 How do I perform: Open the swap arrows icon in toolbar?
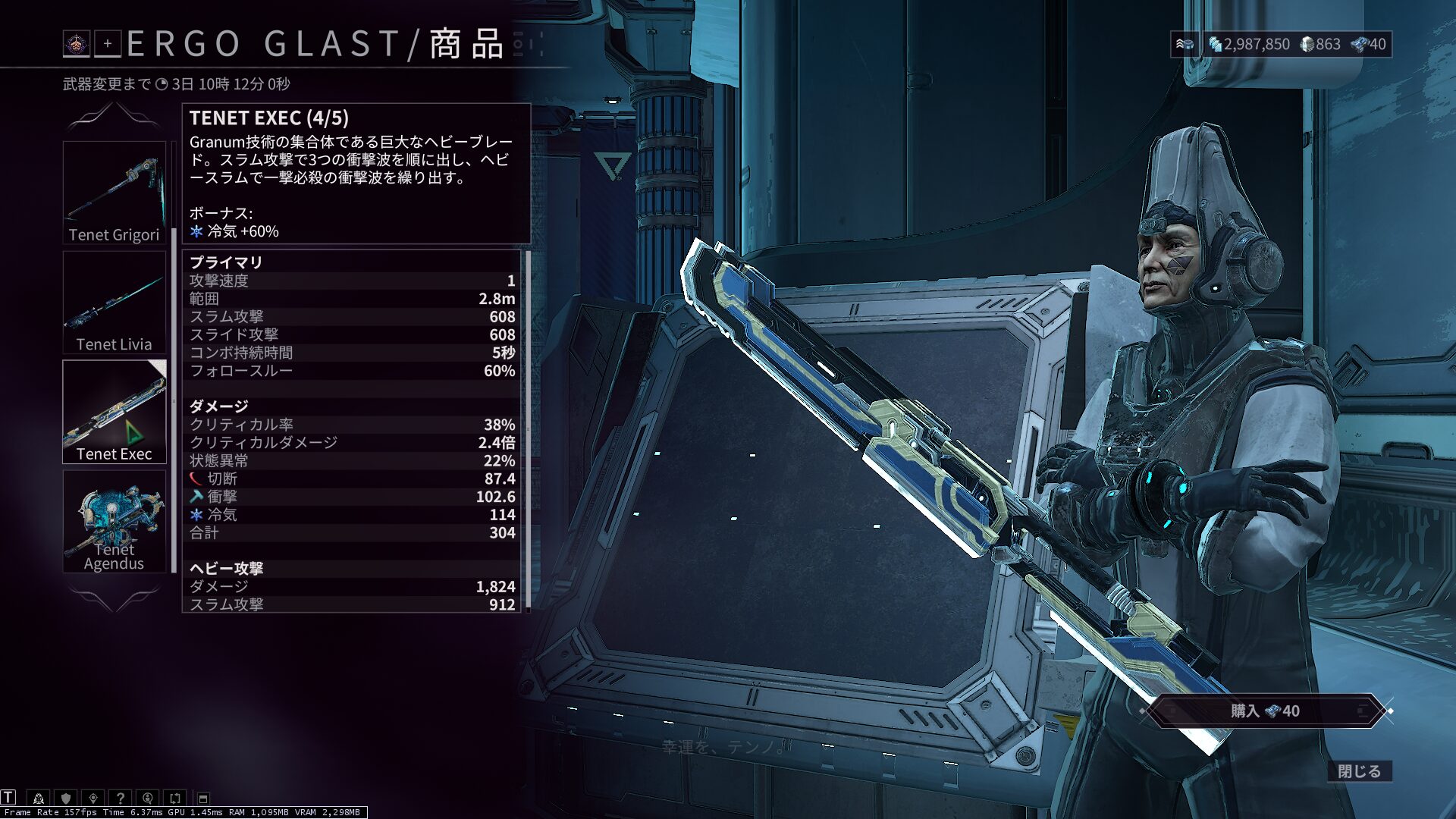pyautogui.click(x=175, y=798)
